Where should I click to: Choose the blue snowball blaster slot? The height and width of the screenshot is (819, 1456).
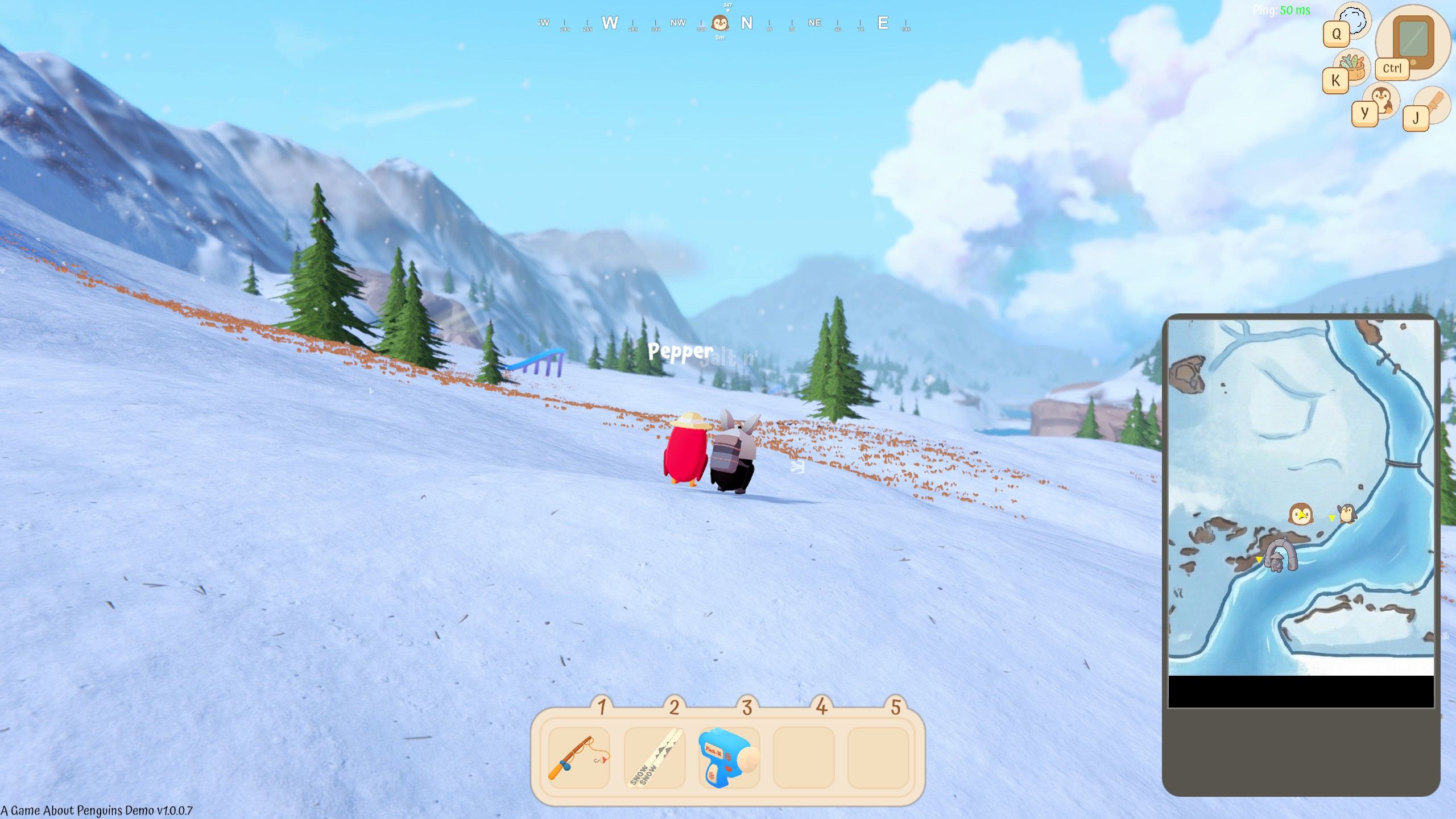tap(729, 758)
